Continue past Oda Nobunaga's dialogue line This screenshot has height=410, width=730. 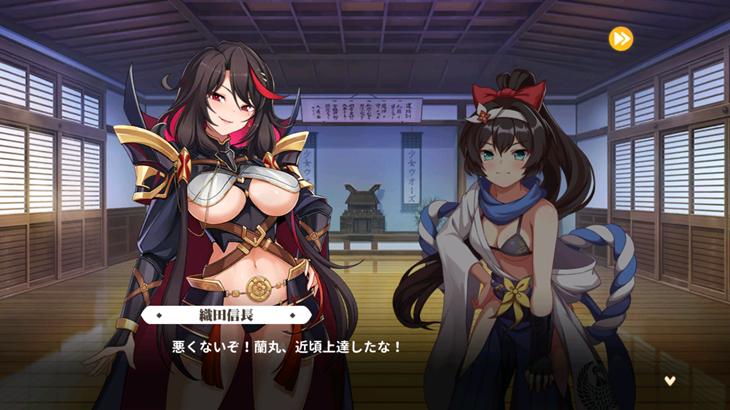pos(288,347)
